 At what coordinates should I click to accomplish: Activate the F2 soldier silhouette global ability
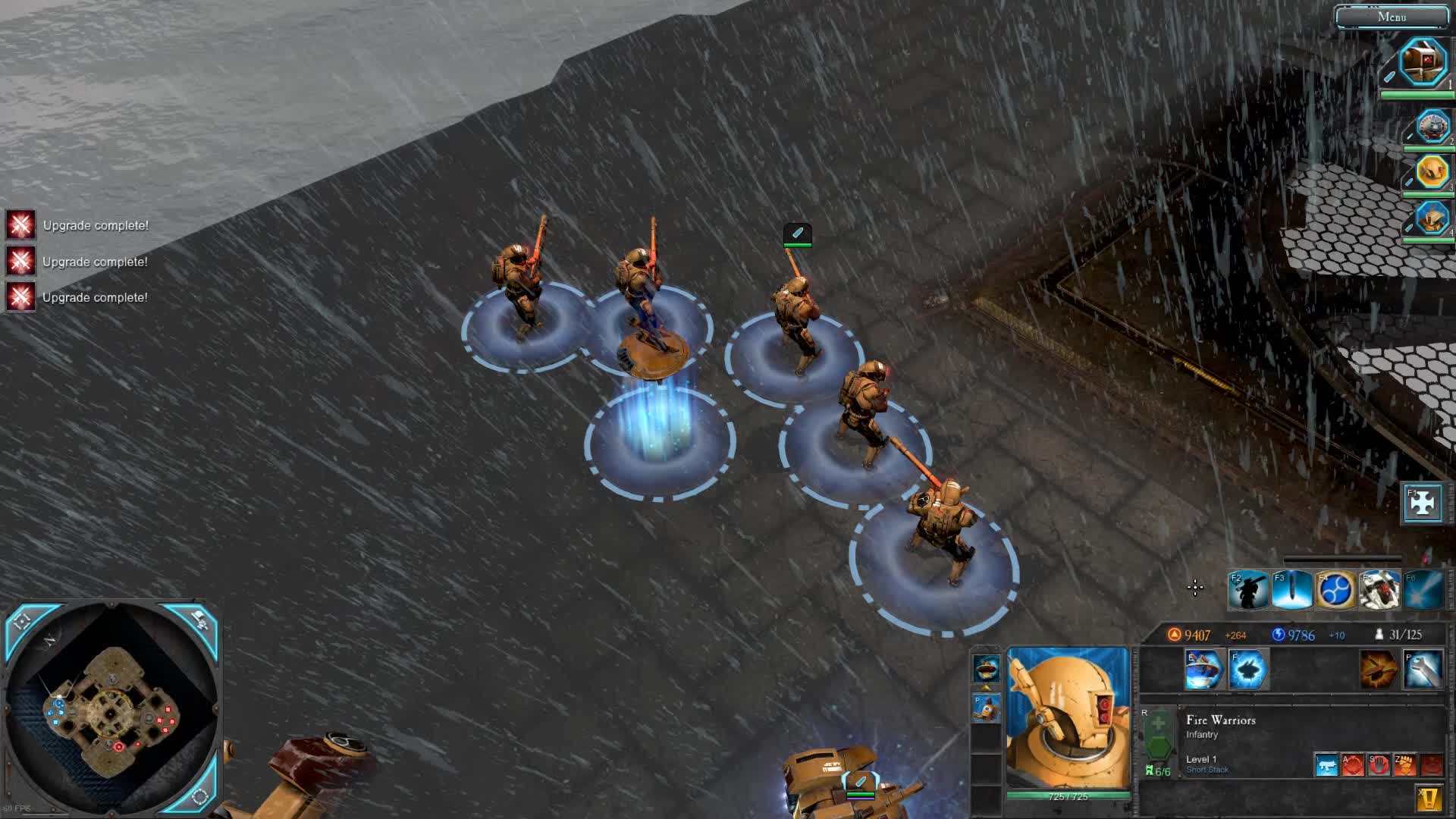click(1248, 591)
